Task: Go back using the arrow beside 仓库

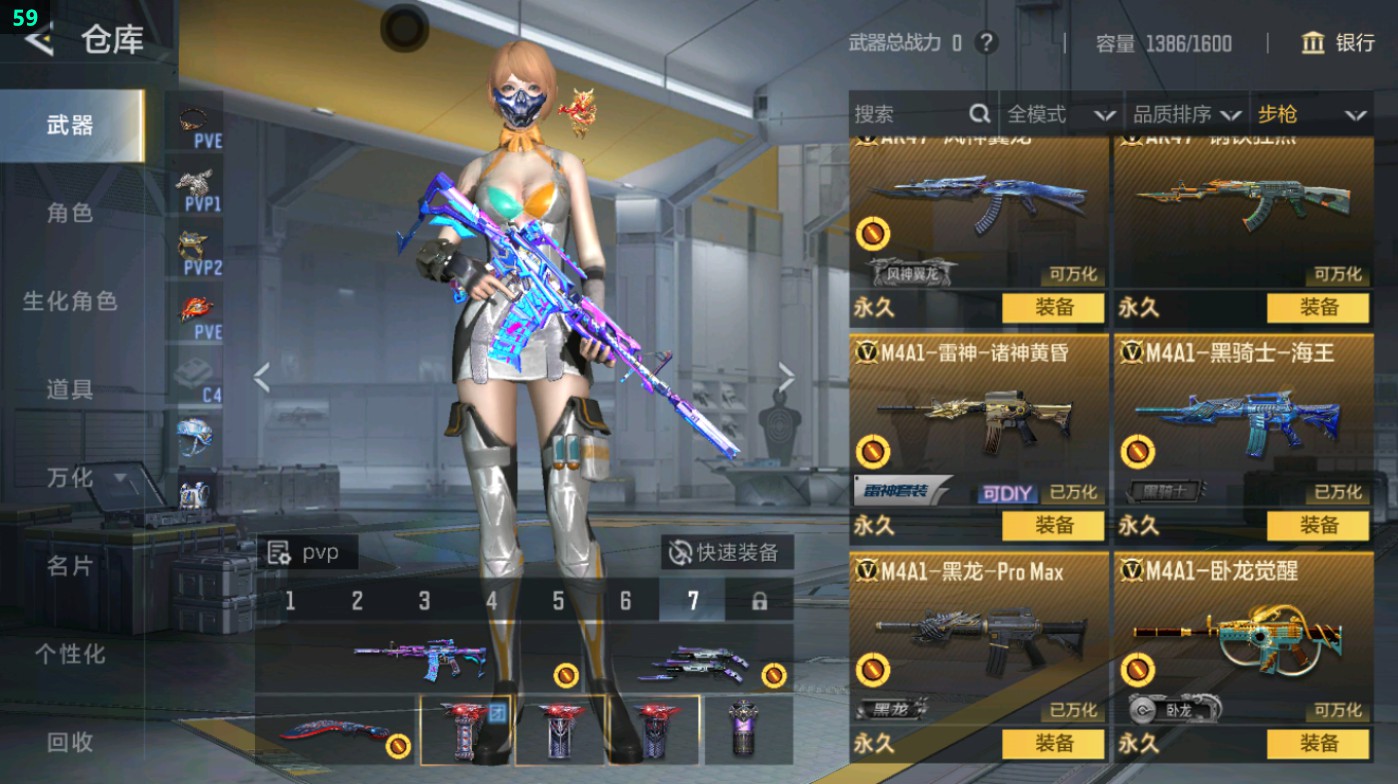Action: pos(38,40)
